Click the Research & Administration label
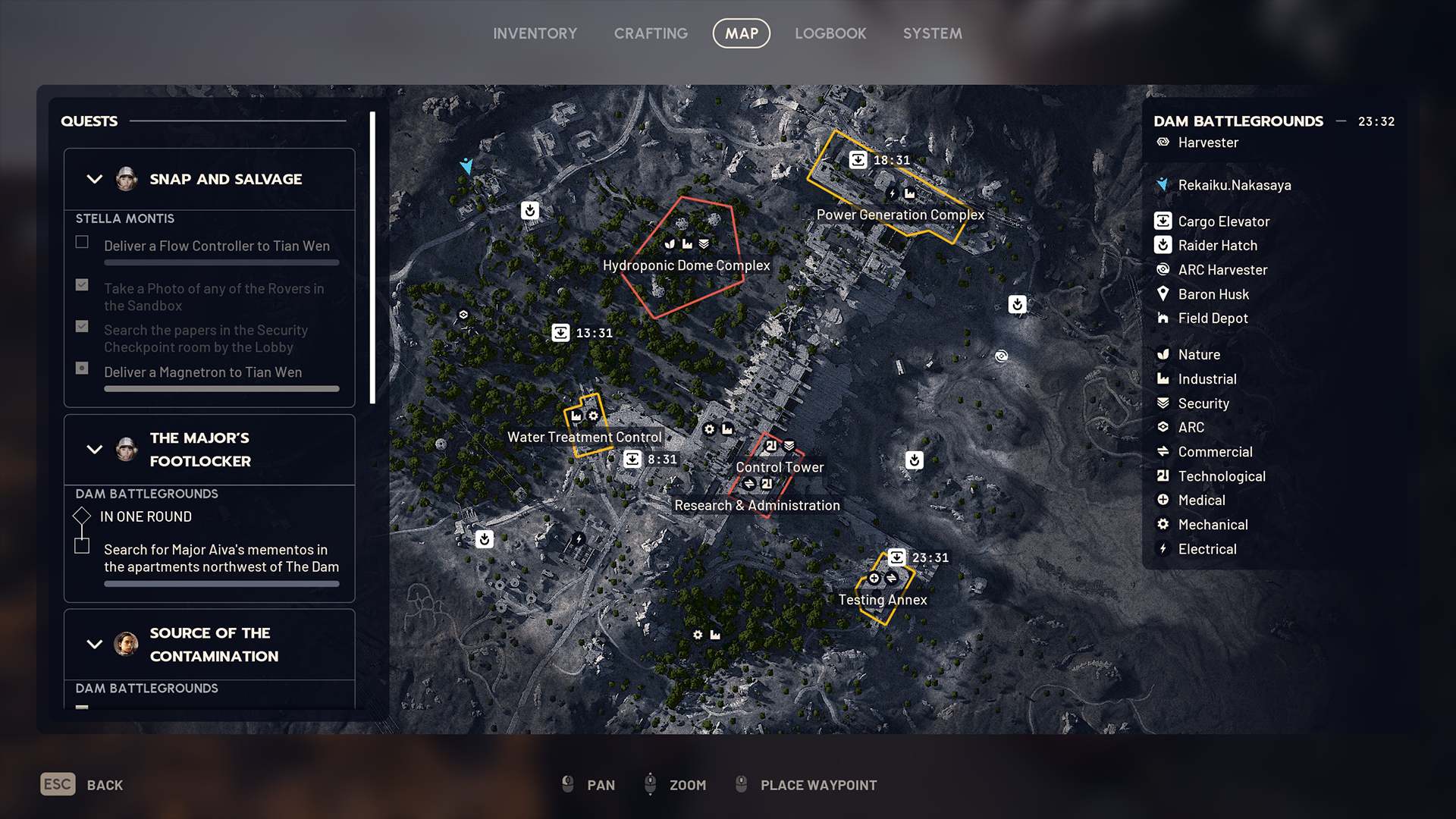Screen dimensions: 1456x819 [757, 505]
